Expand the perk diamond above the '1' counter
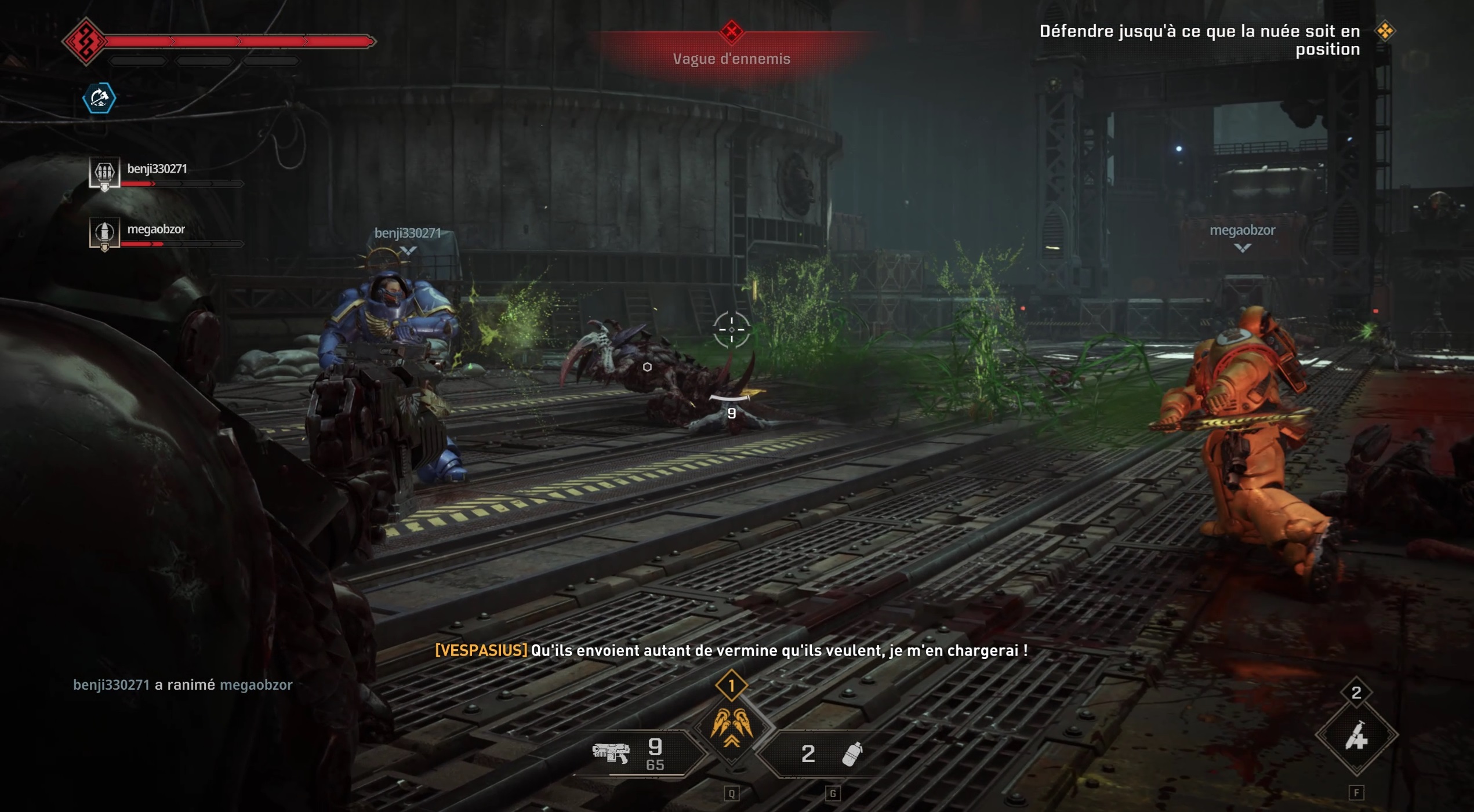 732,685
